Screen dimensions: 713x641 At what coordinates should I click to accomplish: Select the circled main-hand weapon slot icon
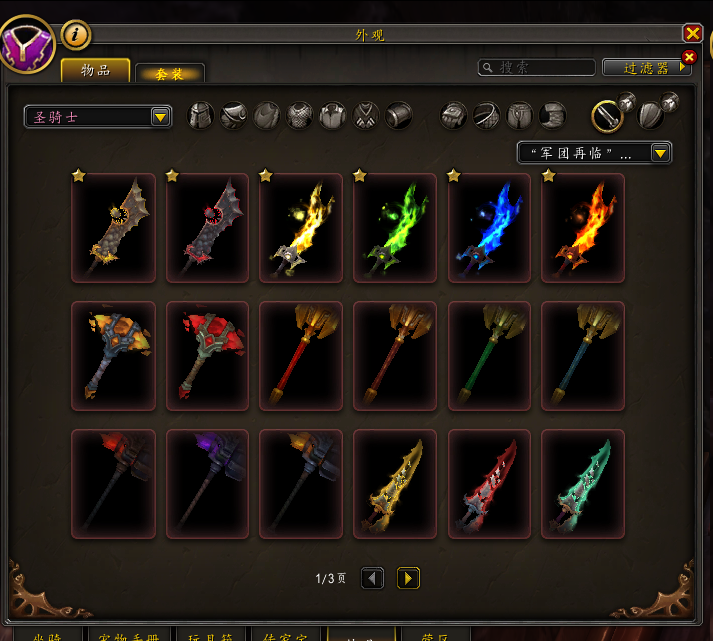[x=607, y=116]
